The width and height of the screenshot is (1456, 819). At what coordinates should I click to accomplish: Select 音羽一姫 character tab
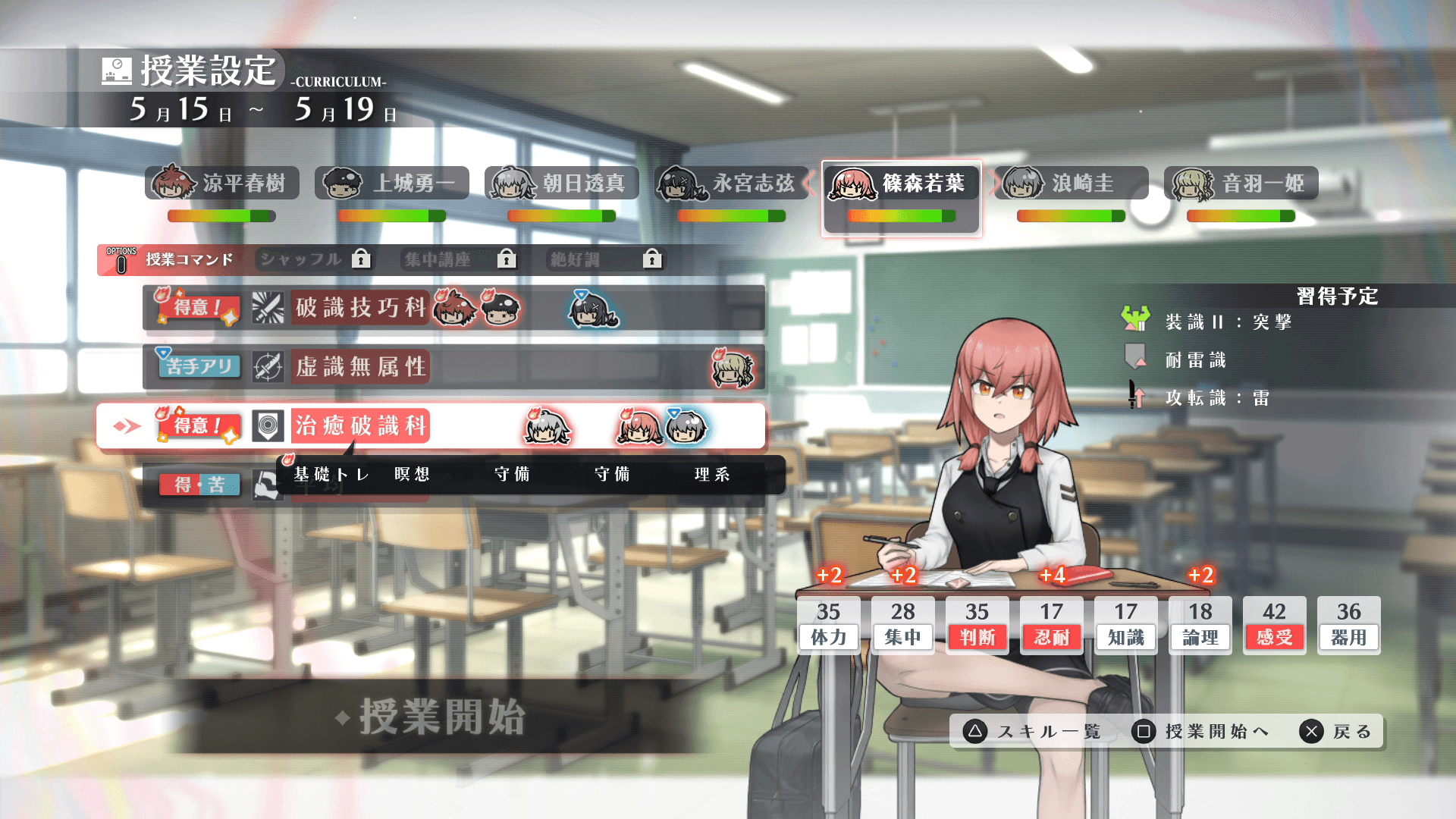tap(1241, 184)
